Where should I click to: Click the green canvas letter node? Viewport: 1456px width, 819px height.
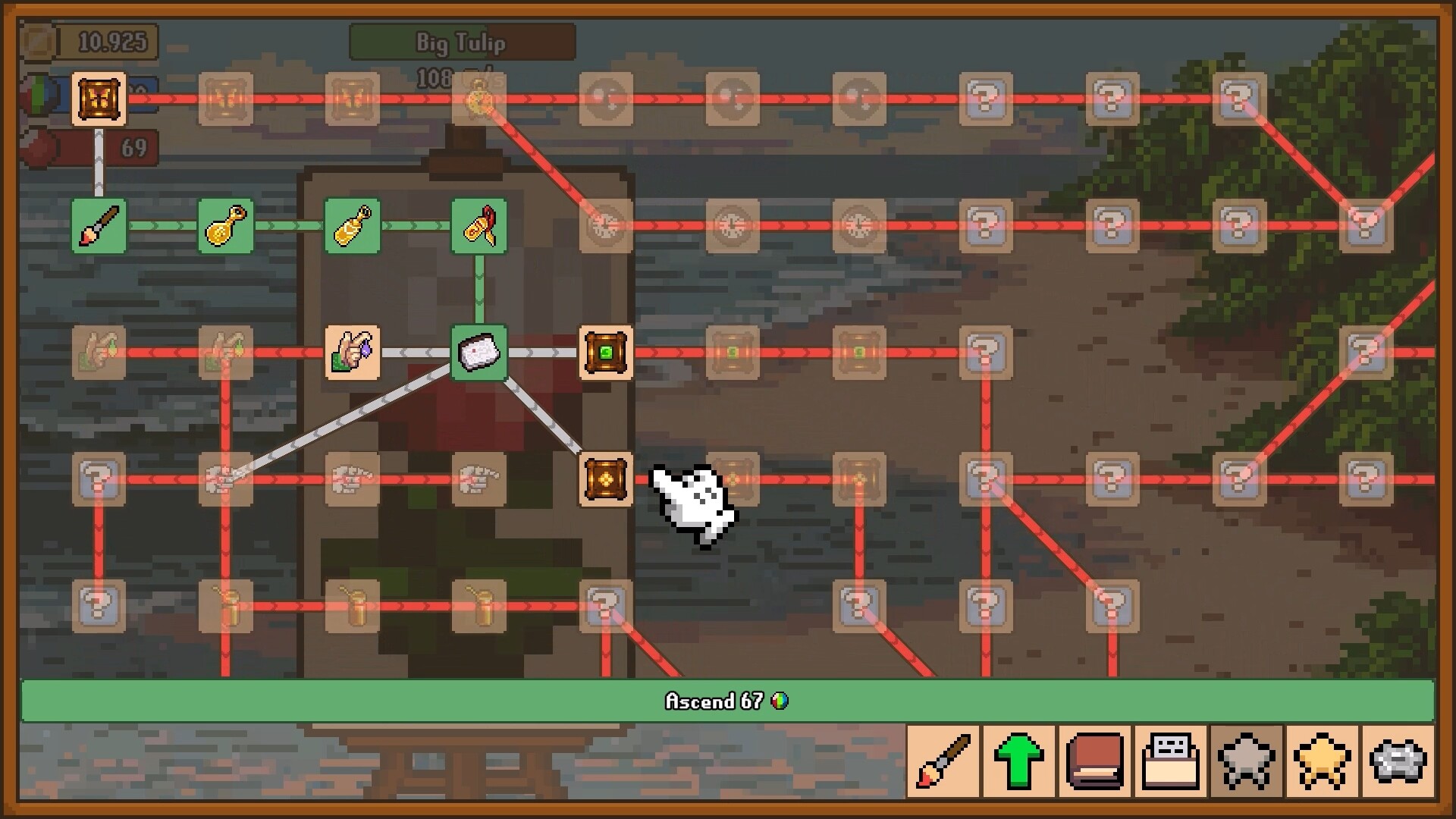pos(478,353)
